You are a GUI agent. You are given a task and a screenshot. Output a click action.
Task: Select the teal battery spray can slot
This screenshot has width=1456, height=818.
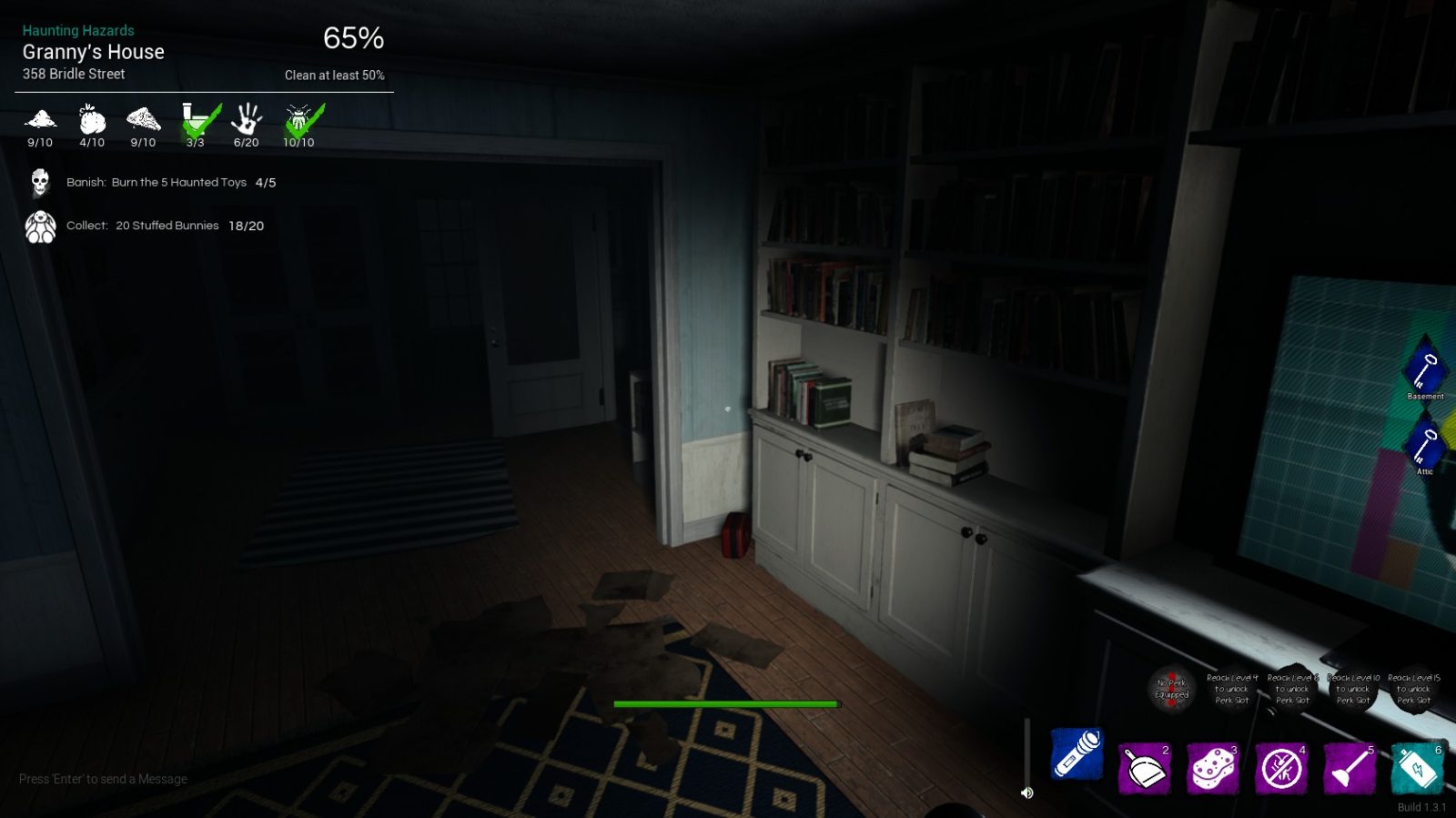click(x=1417, y=769)
